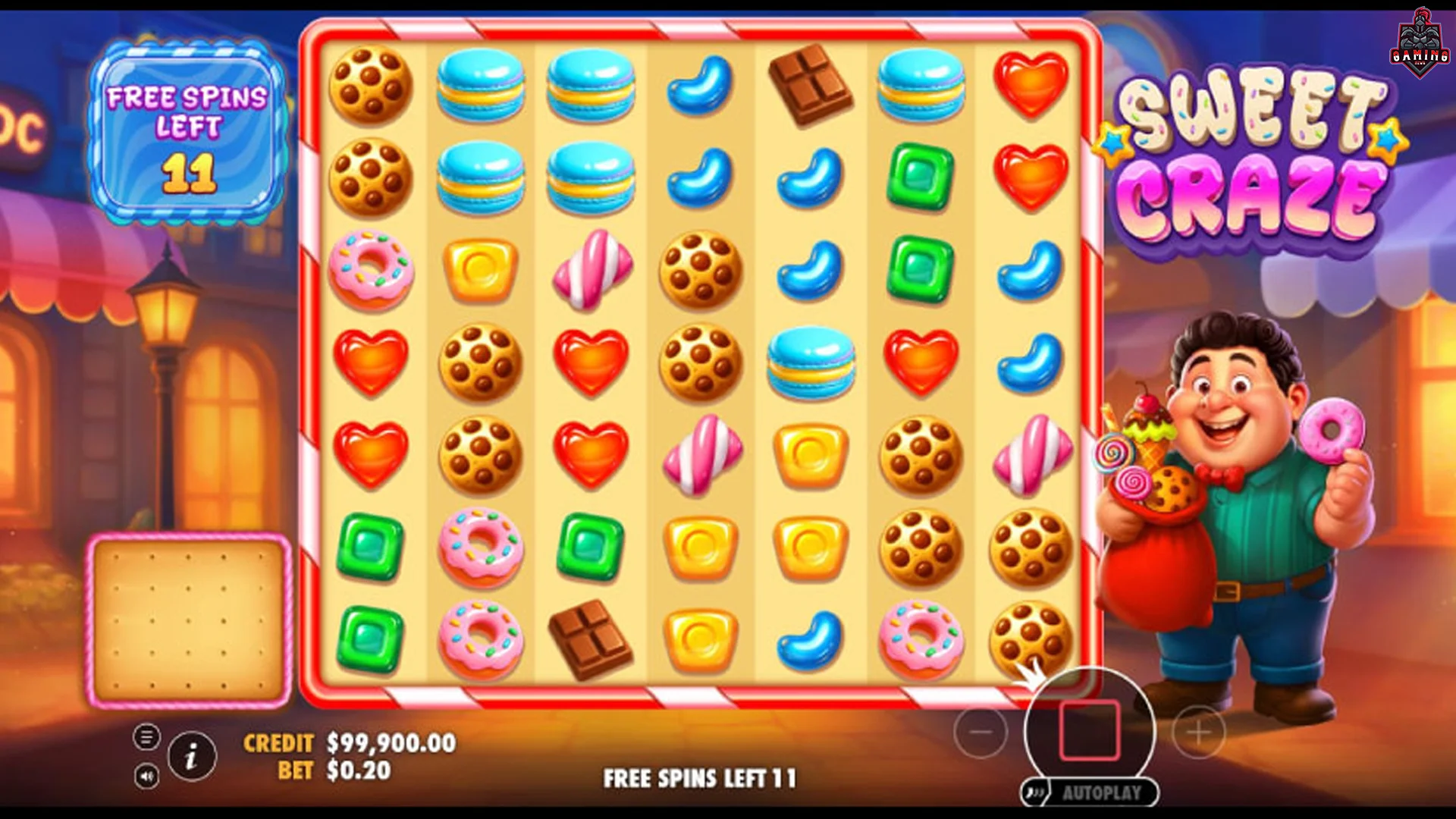Stop the spin with the red square button
Screen dimensions: 1456x819
[x=1088, y=728]
